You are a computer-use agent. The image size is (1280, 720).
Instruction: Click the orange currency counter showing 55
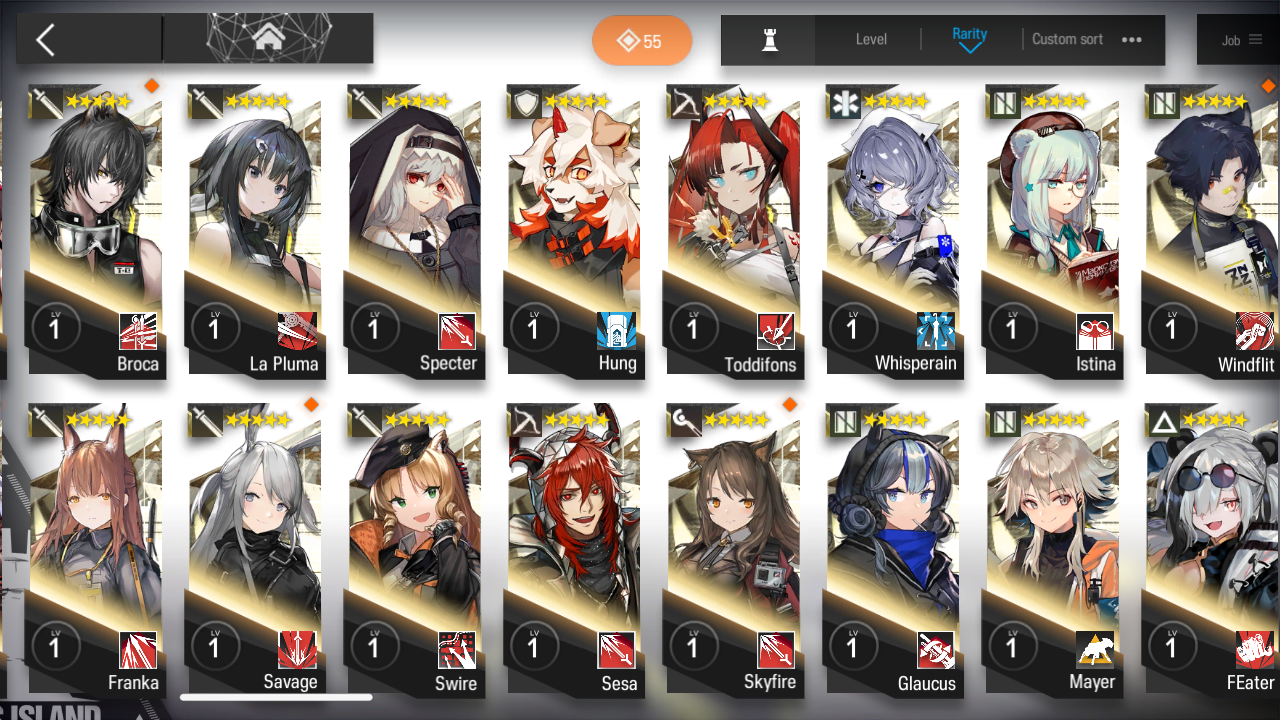[642, 40]
